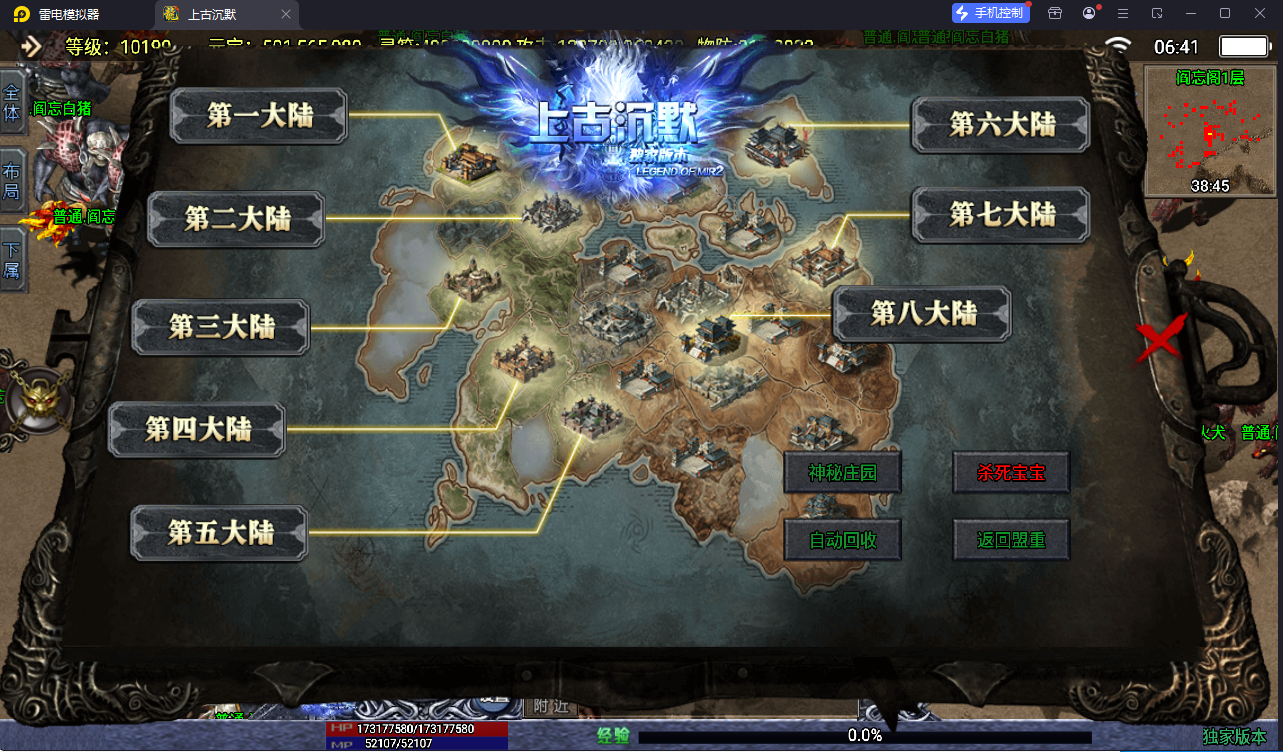
Task: Close the 上古沉默 emulator tab
Action: click(286, 14)
